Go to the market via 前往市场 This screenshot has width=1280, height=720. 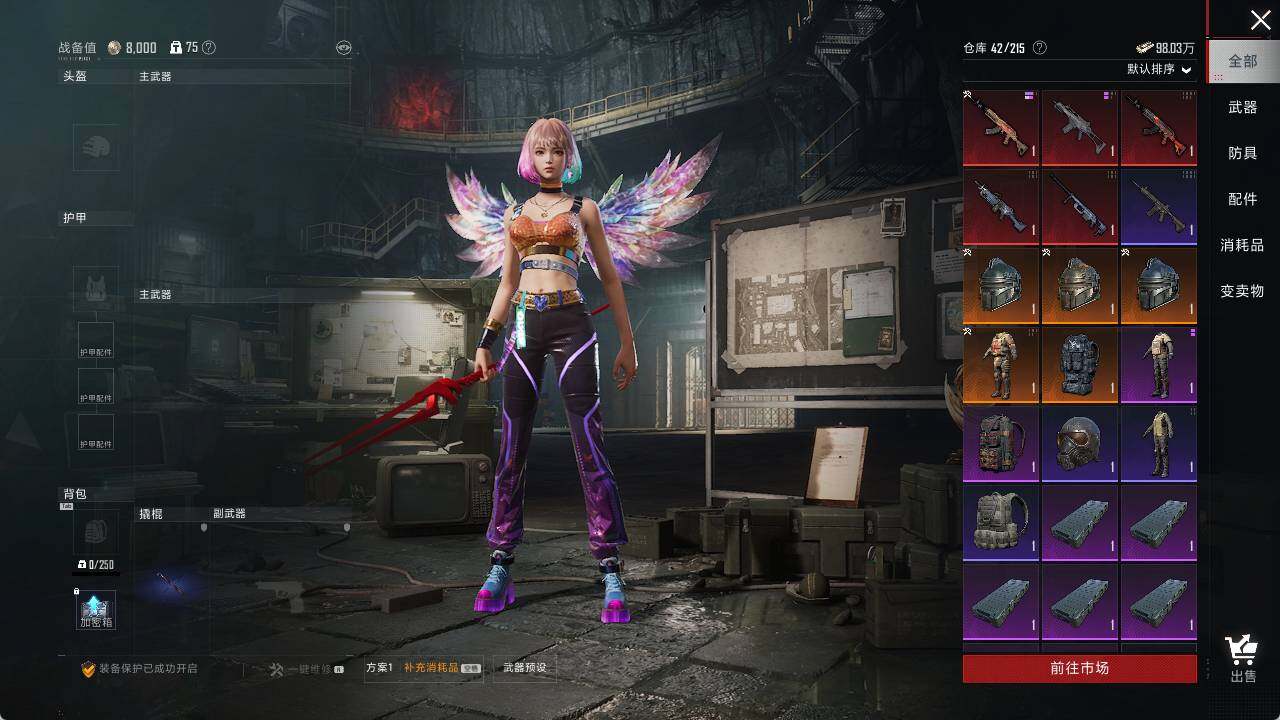point(1079,668)
